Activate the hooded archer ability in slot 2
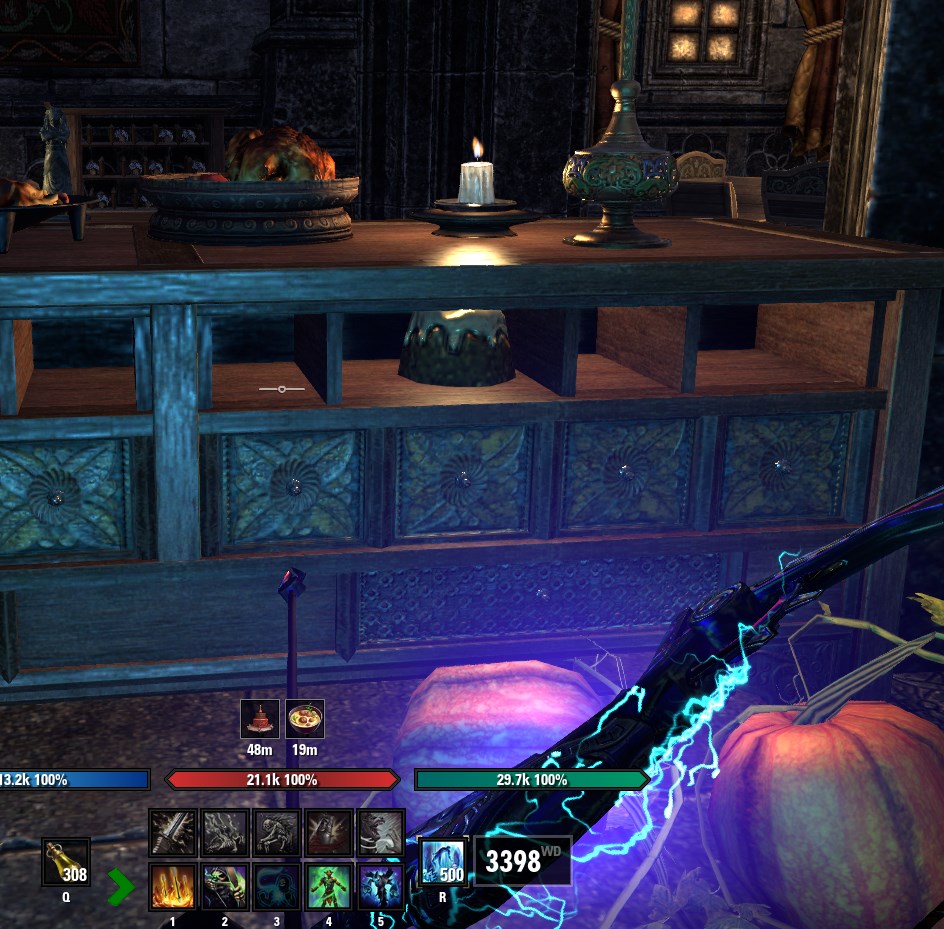Image resolution: width=944 pixels, height=929 pixels. pyautogui.click(x=224, y=886)
